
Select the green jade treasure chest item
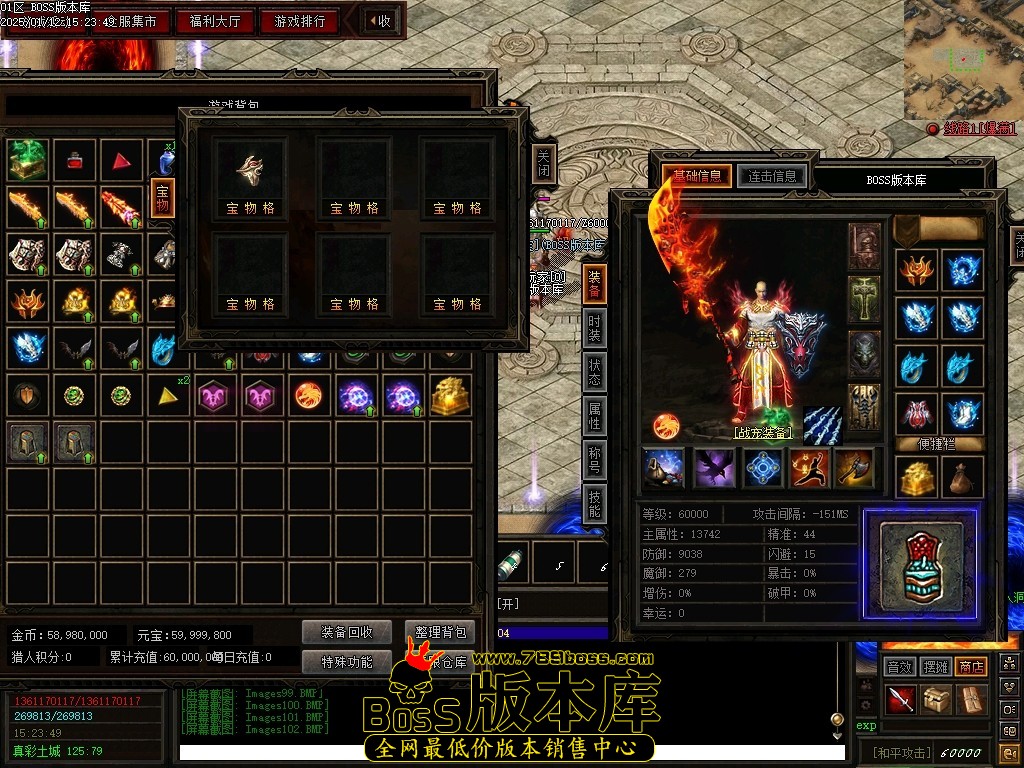(28, 159)
